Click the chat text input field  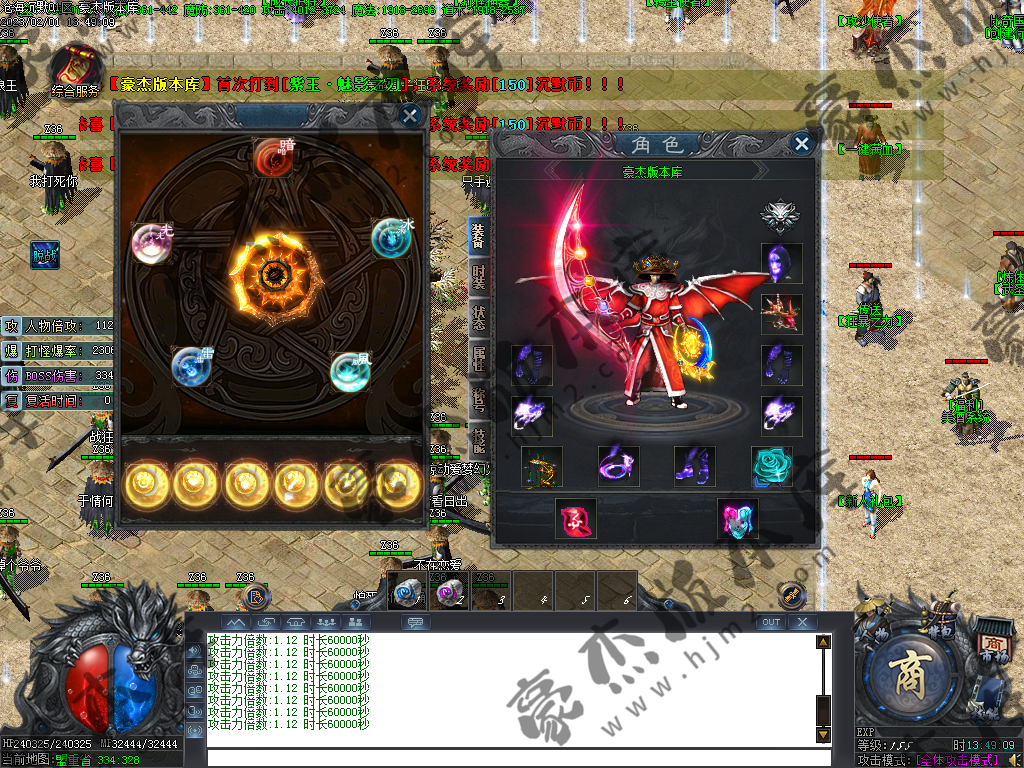(x=510, y=757)
